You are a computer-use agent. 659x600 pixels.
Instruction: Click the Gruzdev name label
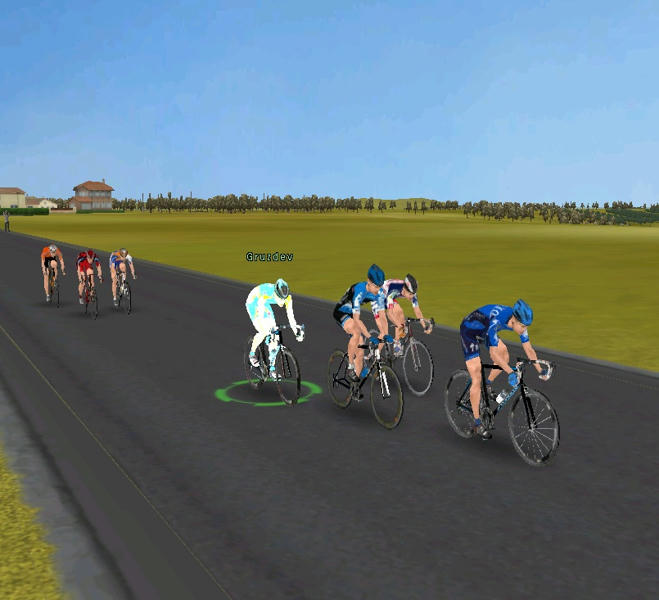tap(268, 257)
